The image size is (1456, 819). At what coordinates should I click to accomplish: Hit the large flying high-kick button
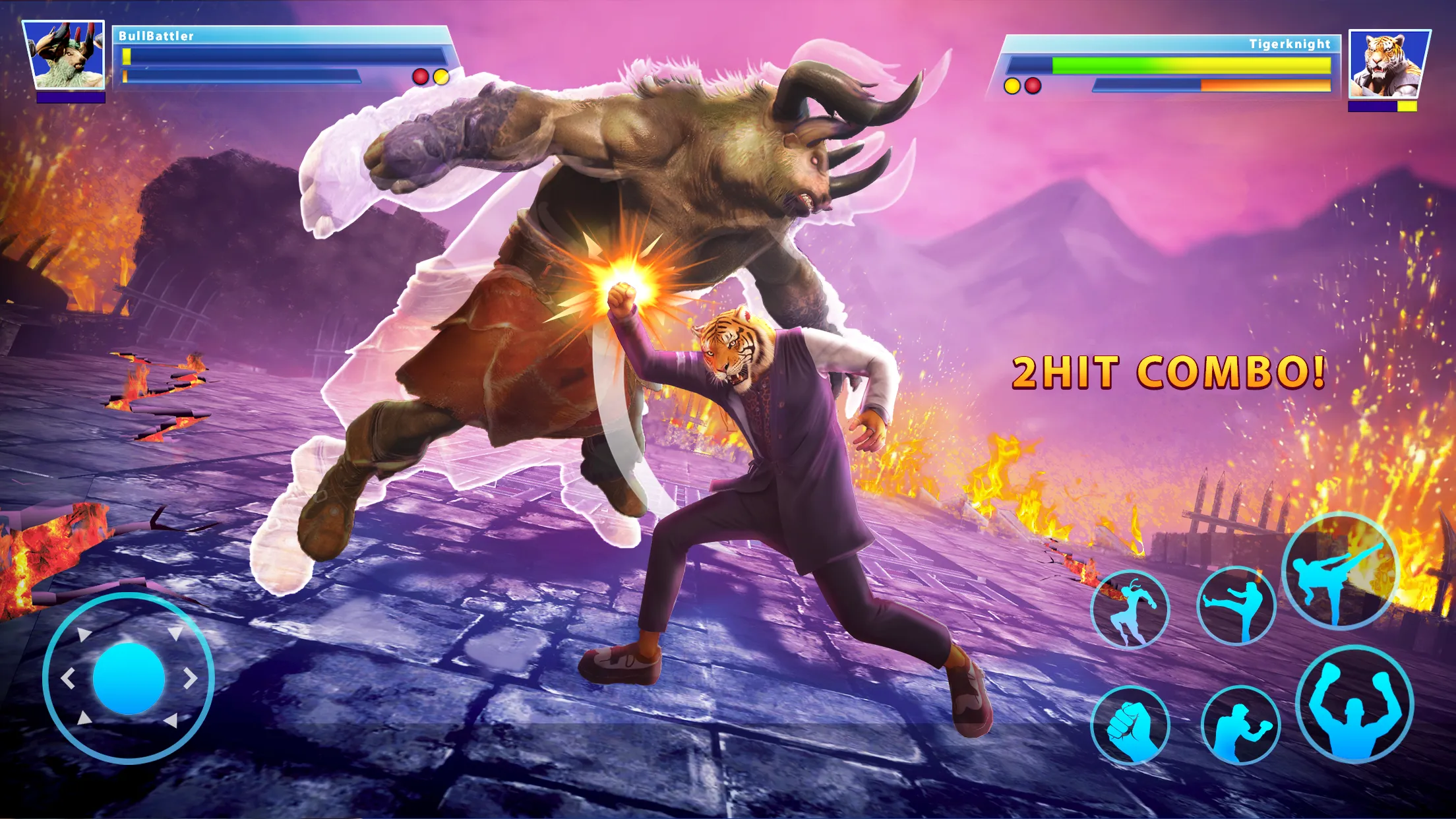point(1340,571)
